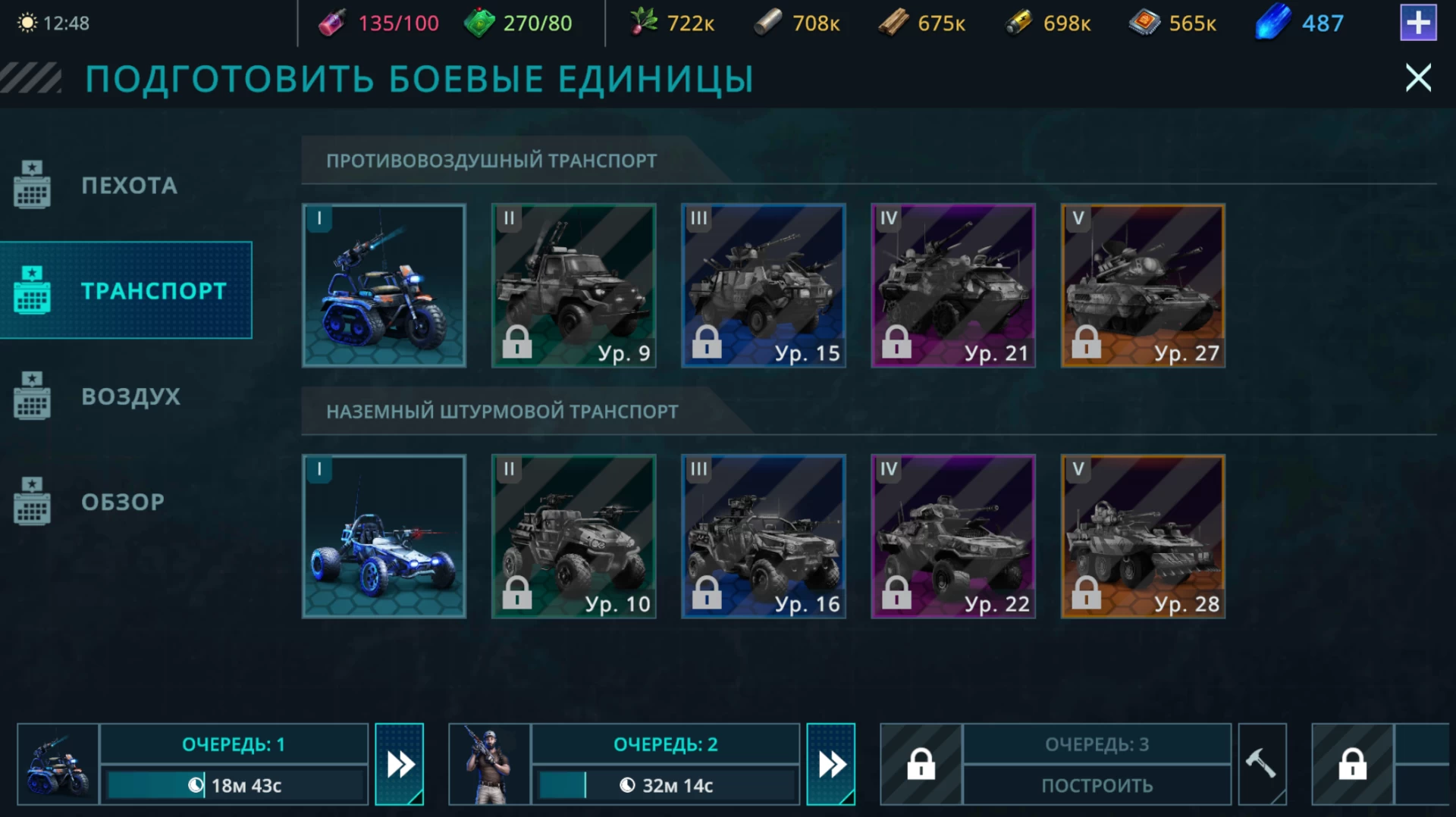
Task: Pick locked tier IV assault vehicle, Ур. 22
Action: [952, 537]
